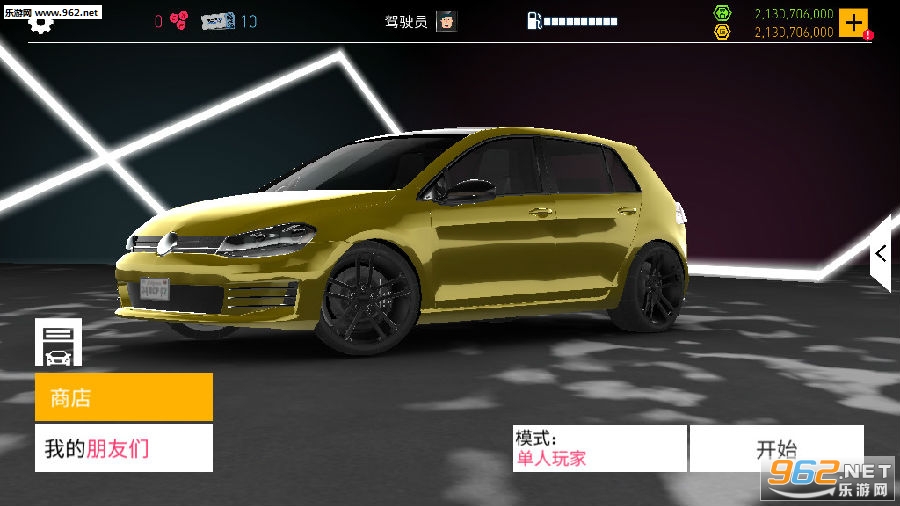Open the 商店 shop menu

(124, 397)
